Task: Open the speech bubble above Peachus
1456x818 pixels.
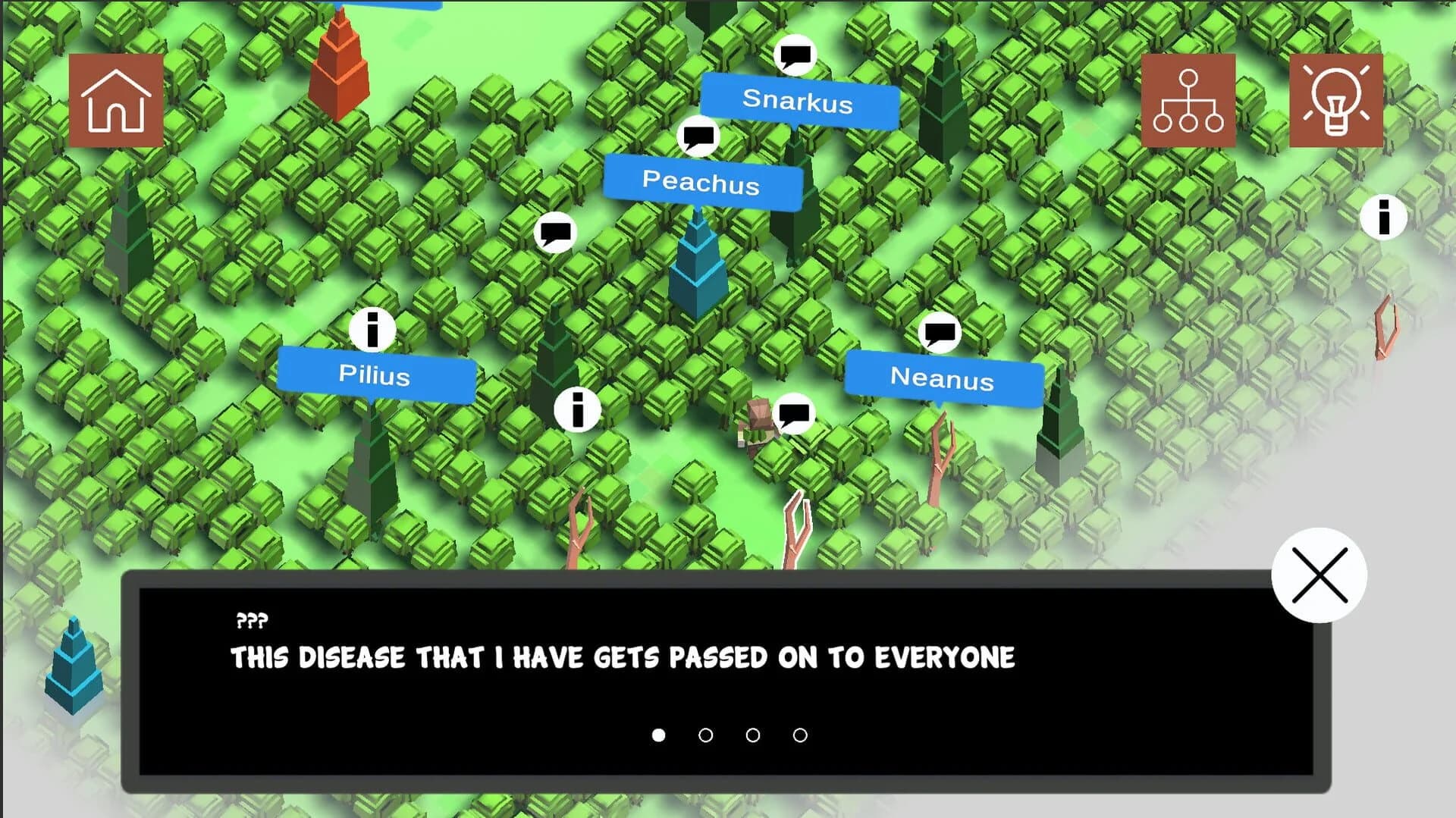Action: click(x=698, y=135)
